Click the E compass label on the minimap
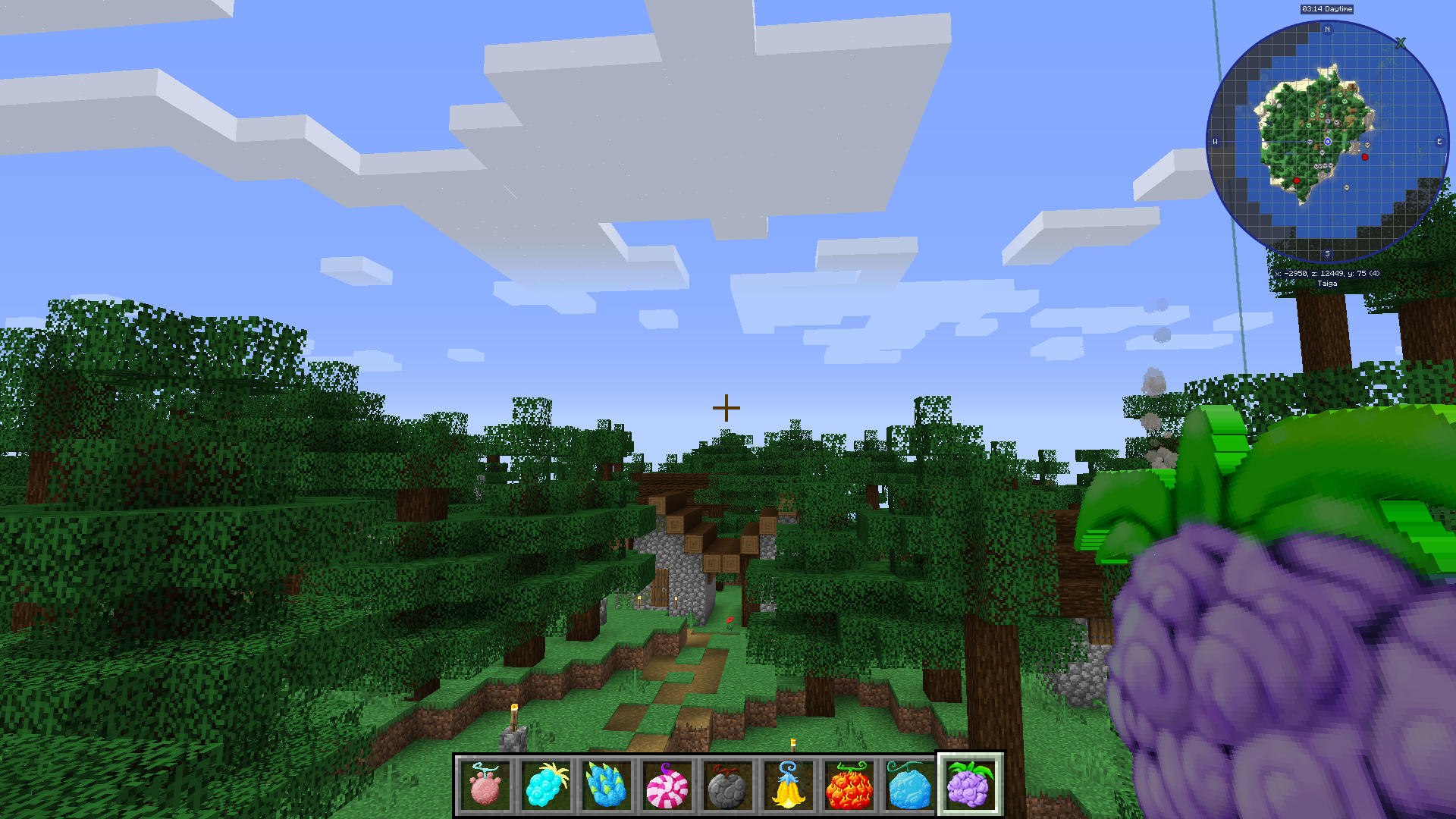The height and width of the screenshot is (819, 1456). (1440, 142)
